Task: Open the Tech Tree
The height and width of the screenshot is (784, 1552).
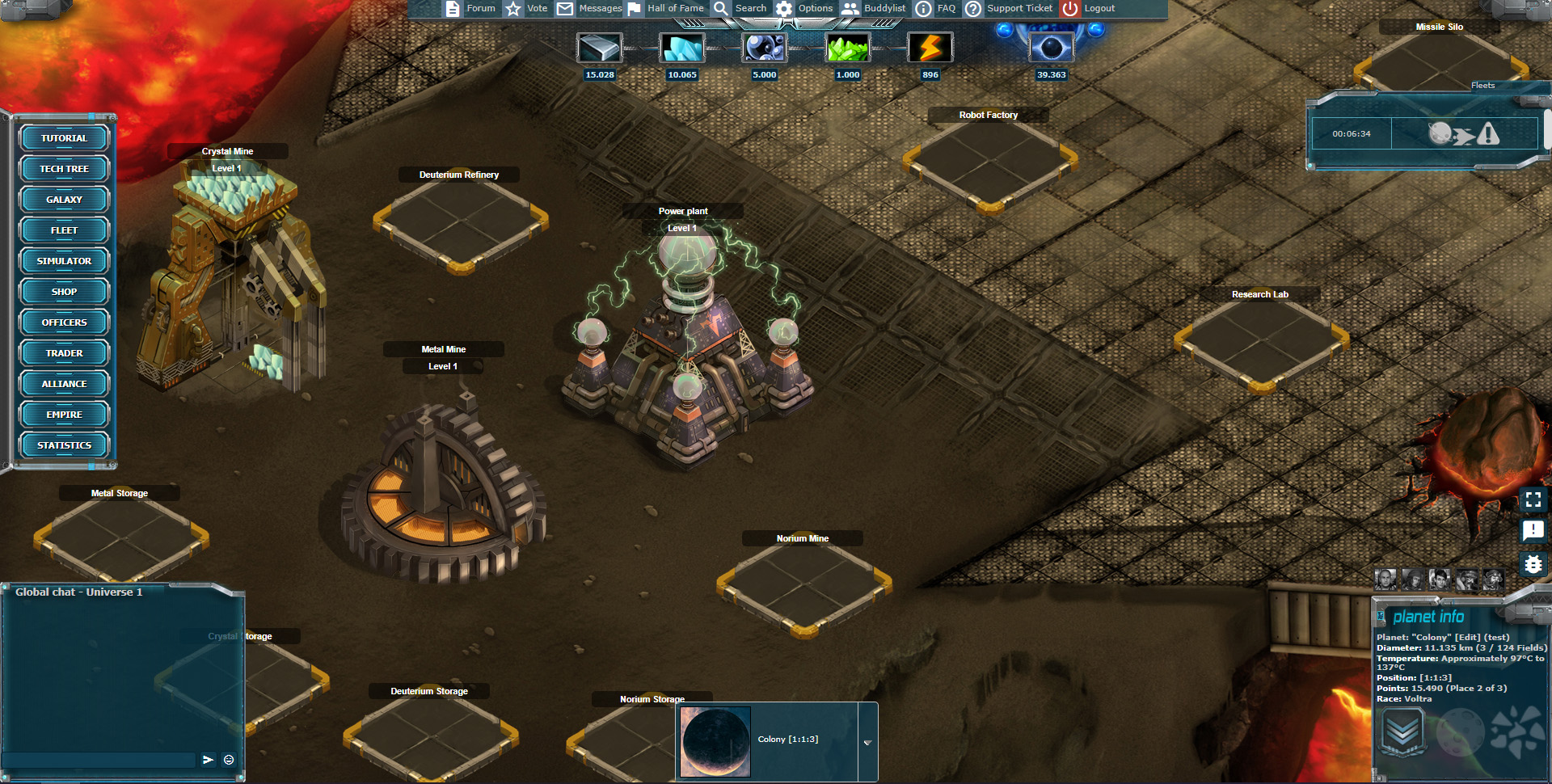Action: click(64, 169)
